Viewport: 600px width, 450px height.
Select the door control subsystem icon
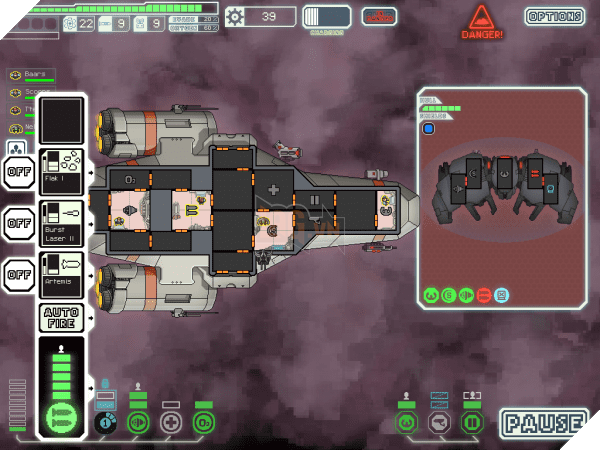pyautogui.click(x=470, y=423)
